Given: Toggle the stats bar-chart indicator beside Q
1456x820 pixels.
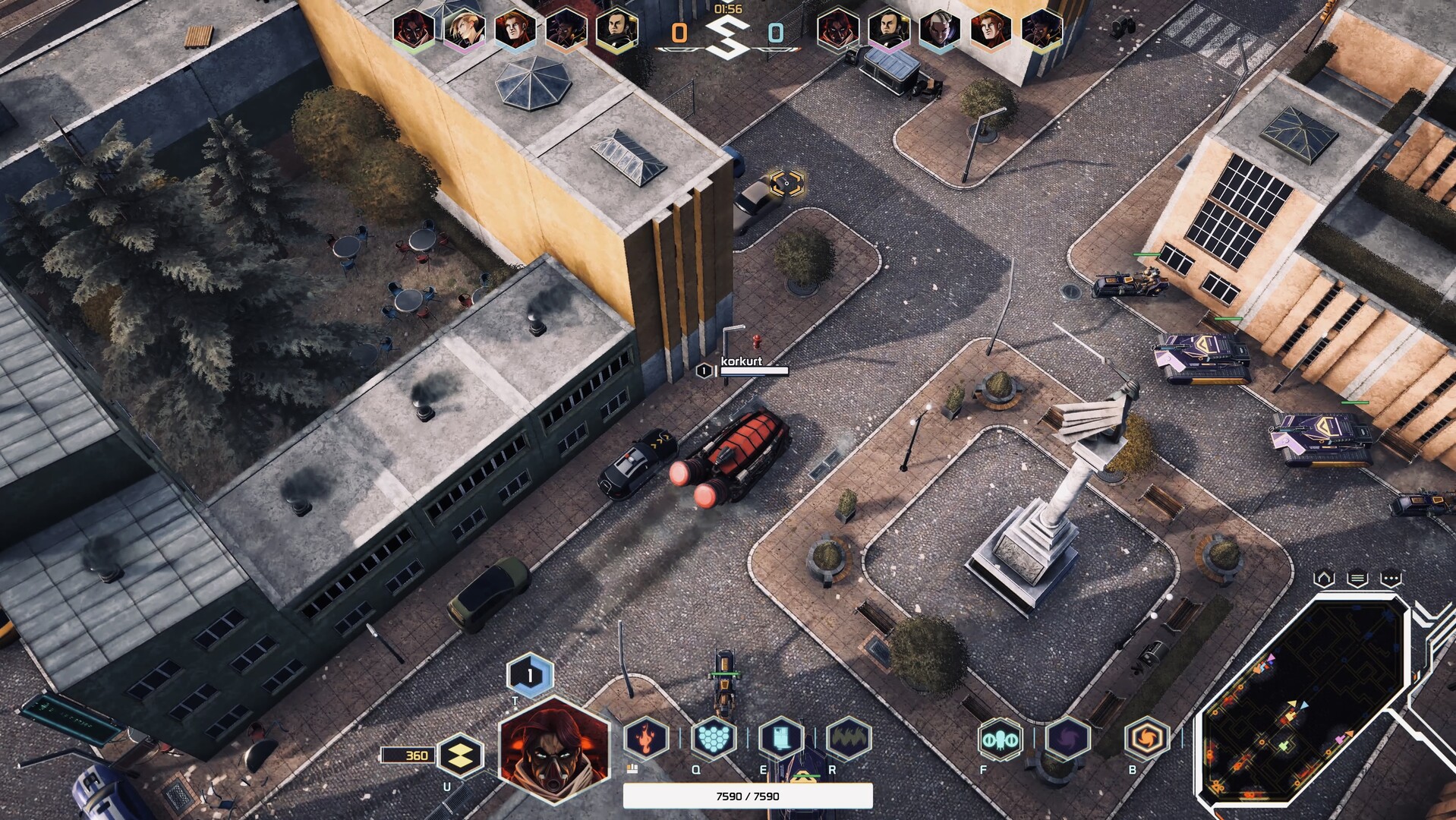Looking at the screenshot, I should [x=632, y=770].
